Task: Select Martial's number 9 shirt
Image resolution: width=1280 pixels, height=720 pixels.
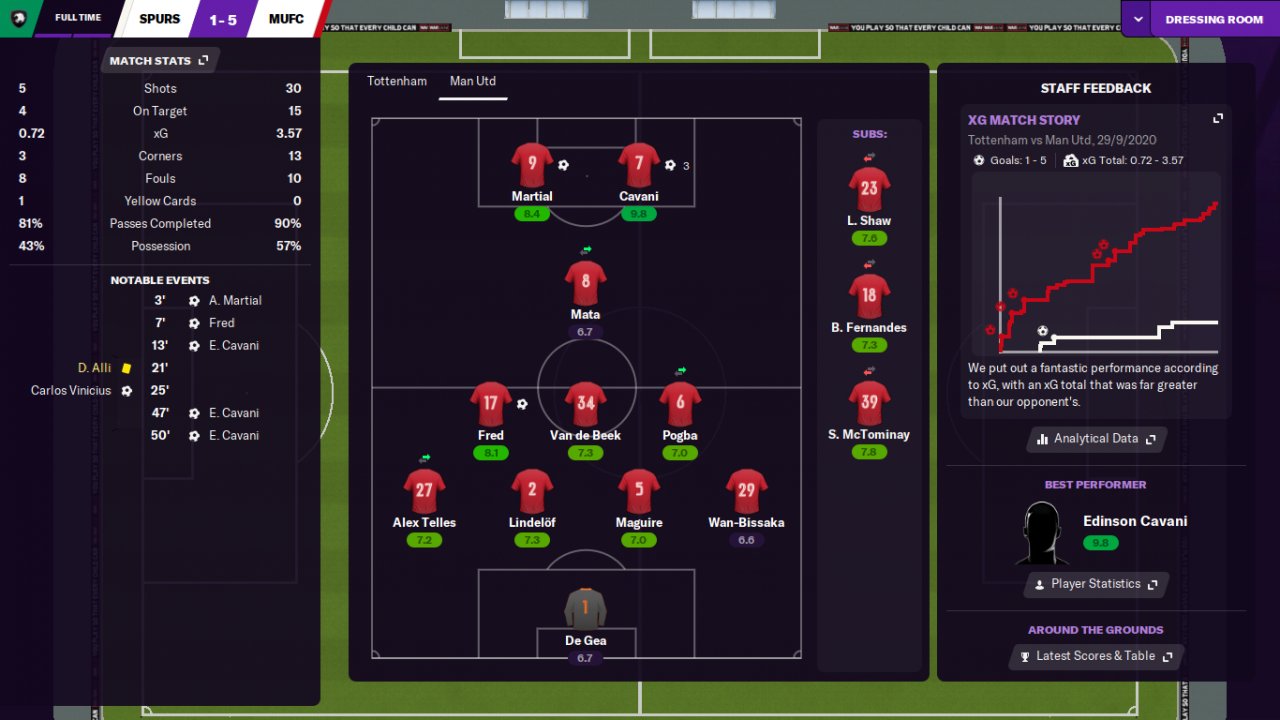Action: click(531, 164)
